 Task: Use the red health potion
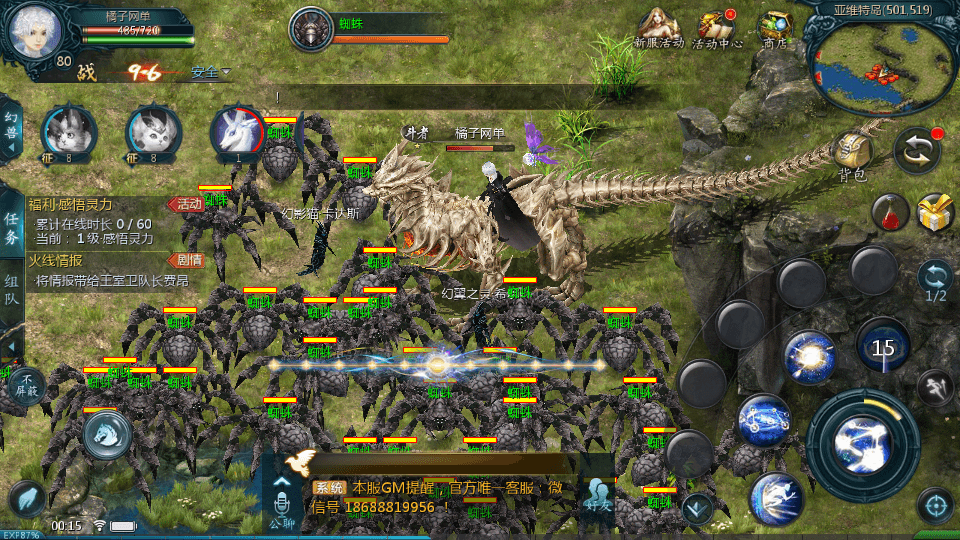889,212
